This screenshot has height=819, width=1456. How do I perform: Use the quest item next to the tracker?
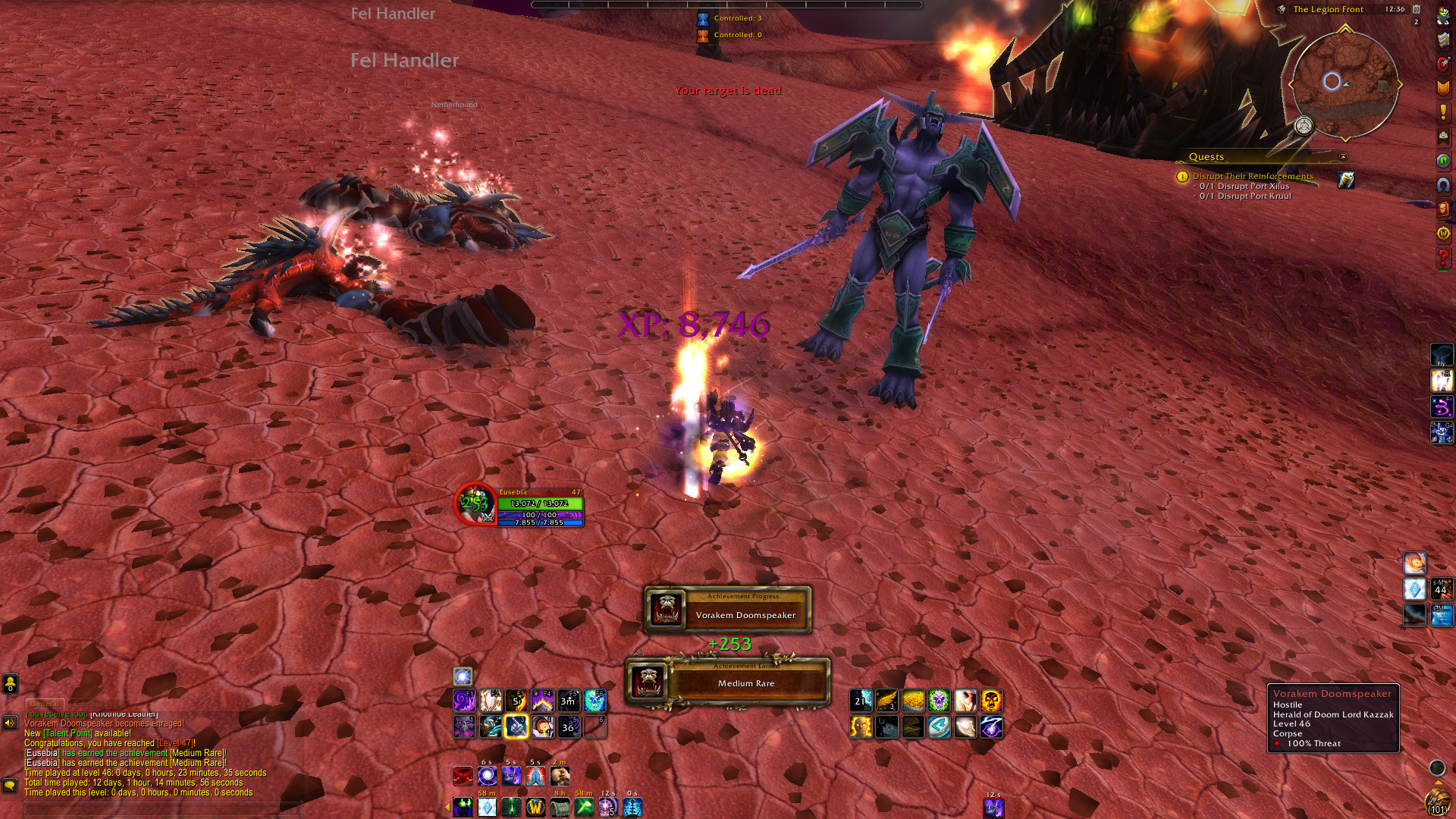click(1346, 180)
